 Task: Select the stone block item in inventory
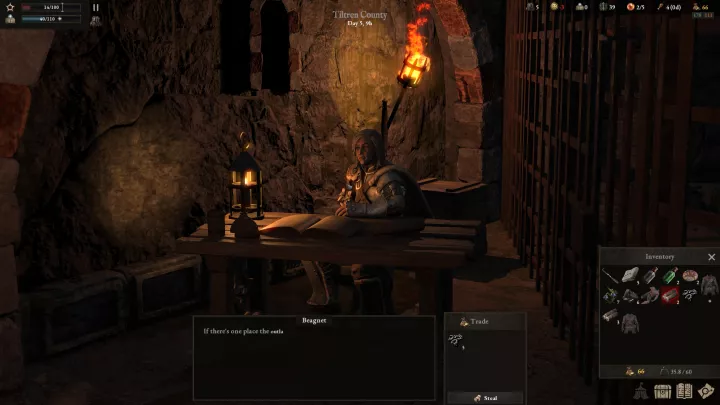coord(631,276)
